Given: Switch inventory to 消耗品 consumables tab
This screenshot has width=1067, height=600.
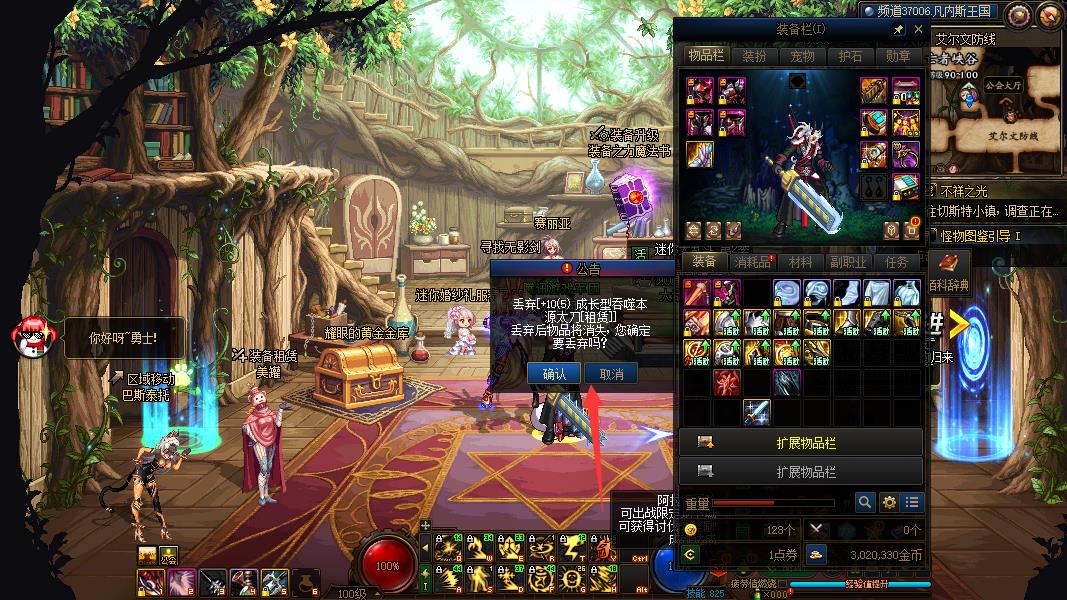Looking at the screenshot, I should click(x=753, y=262).
